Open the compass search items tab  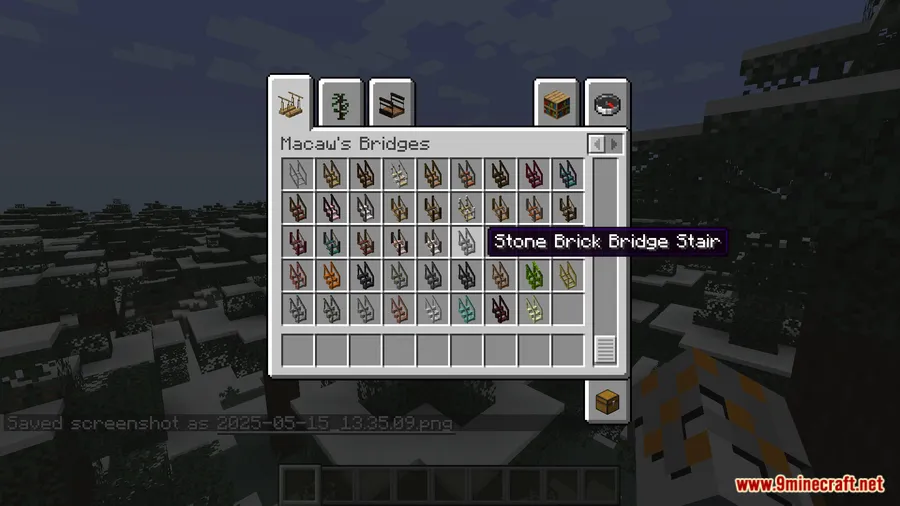pos(606,103)
